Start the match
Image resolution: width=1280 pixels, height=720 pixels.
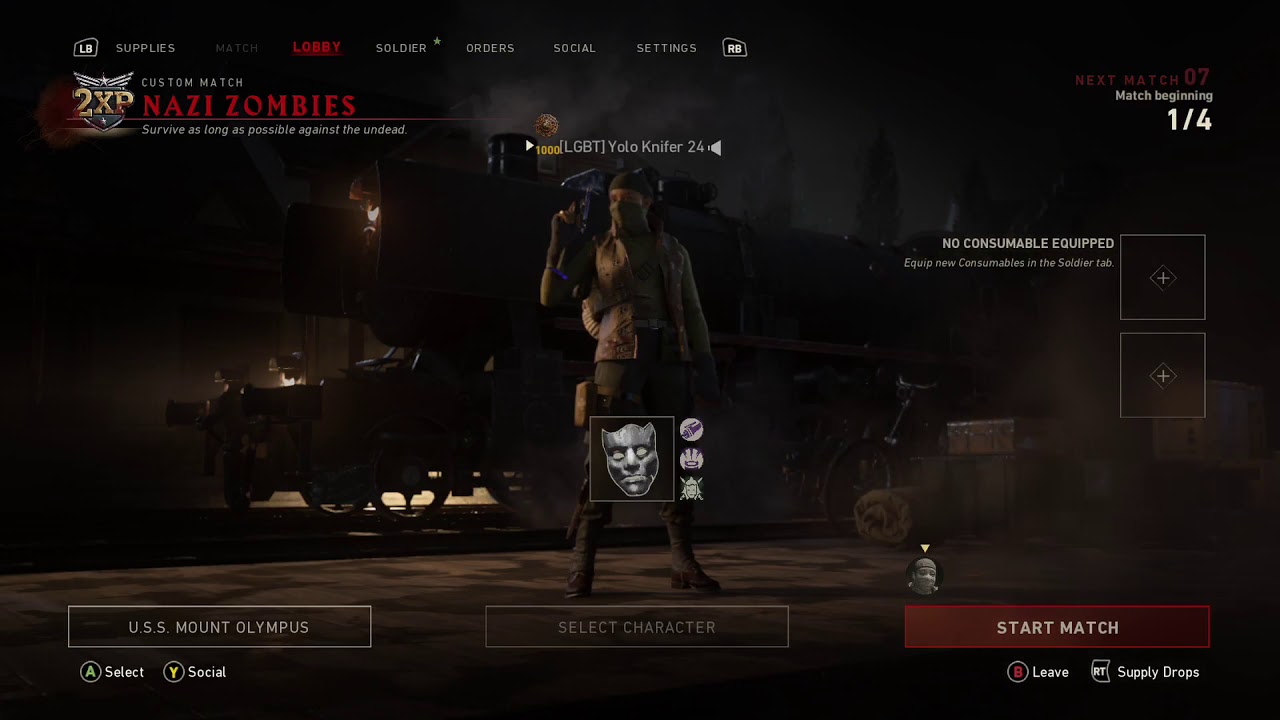pos(1057,627)
